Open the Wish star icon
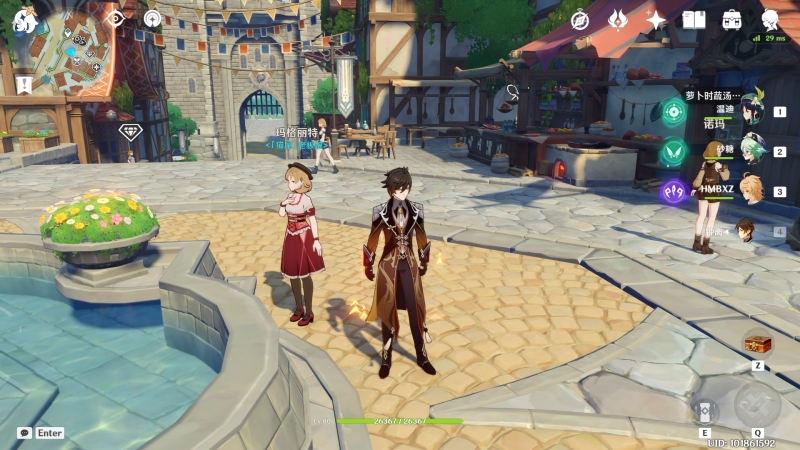 [656, 20]
